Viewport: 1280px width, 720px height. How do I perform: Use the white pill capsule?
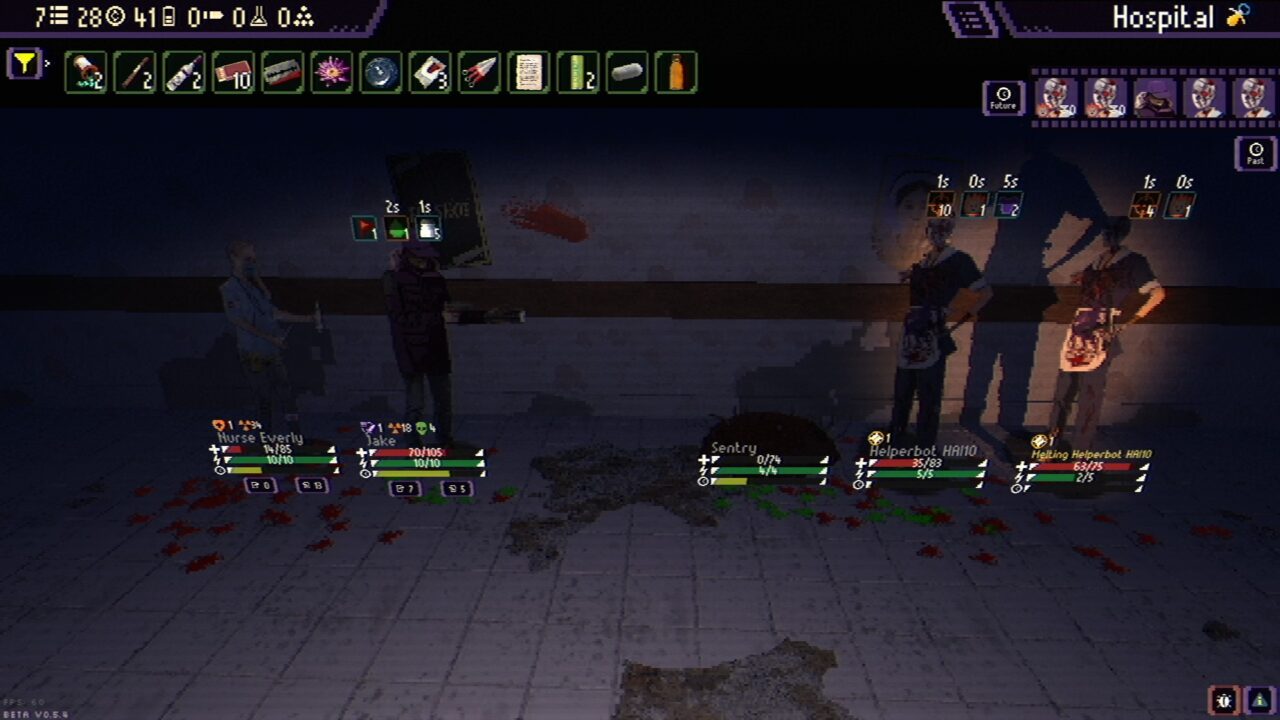[626, 73]
